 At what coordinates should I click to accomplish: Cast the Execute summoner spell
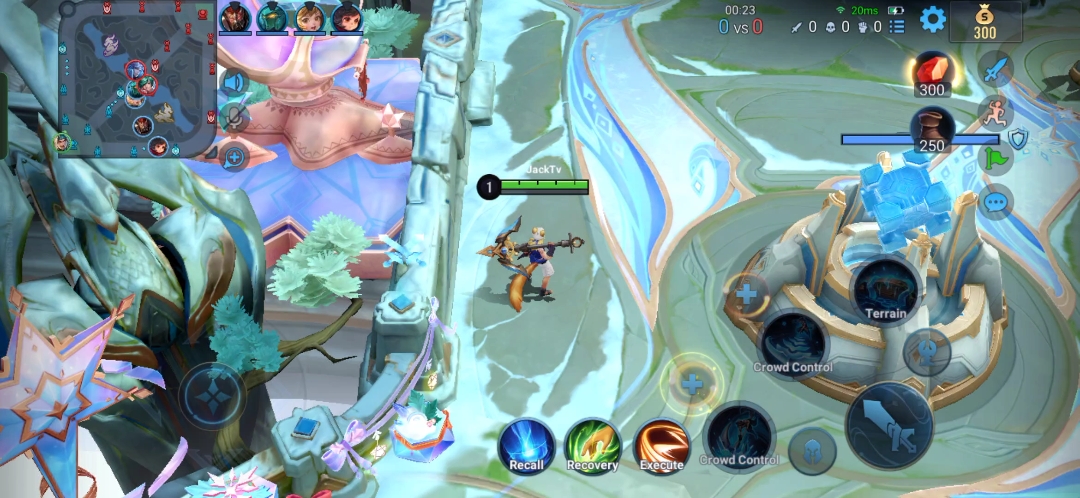[661, 445]
